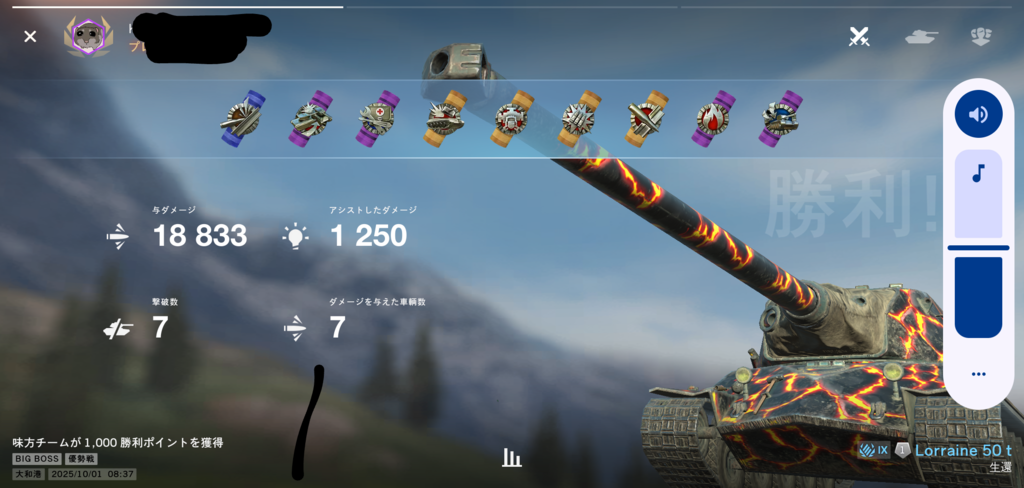Show detailed statistics via bar chart icon
This screenshot has width=1024, height=488.
(512, 458)
